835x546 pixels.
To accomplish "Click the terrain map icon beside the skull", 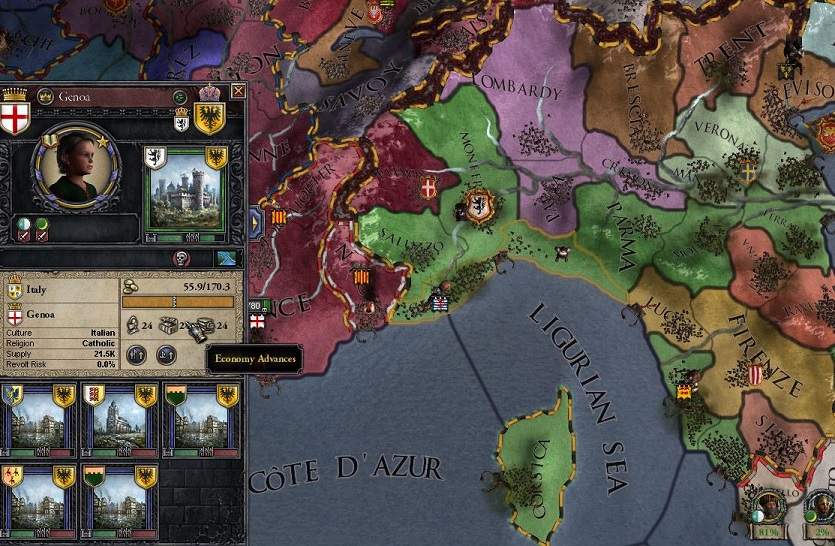I will pos(224,258).
